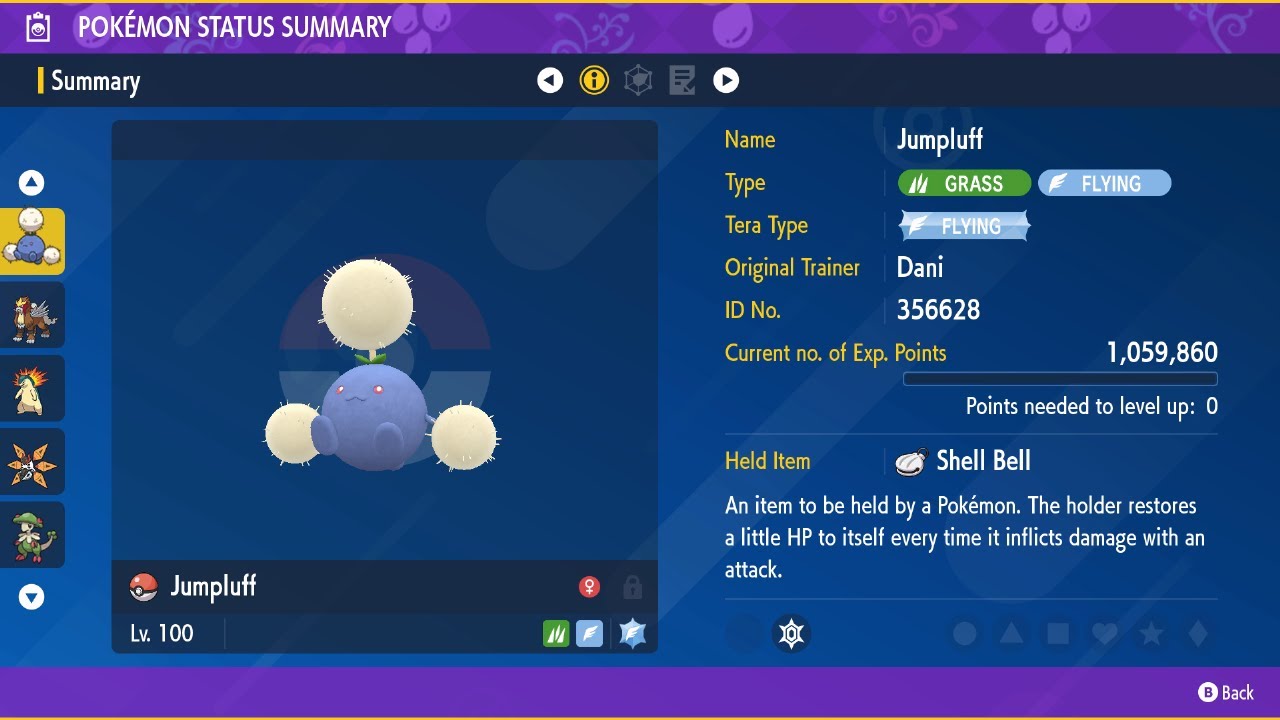Toggle the star marking for Jumpluff

tap(1149, 633)
